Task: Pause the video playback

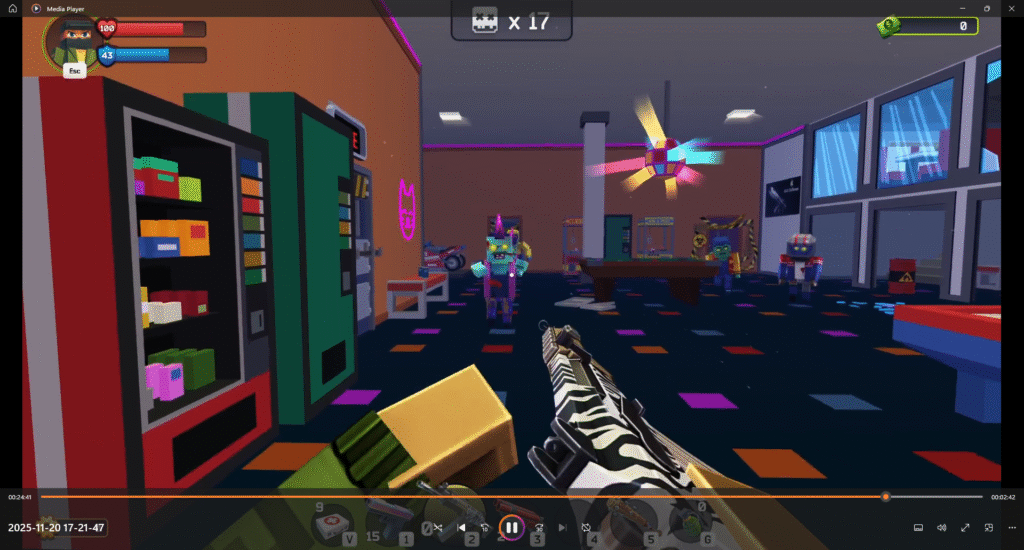Action: point(510,527)
